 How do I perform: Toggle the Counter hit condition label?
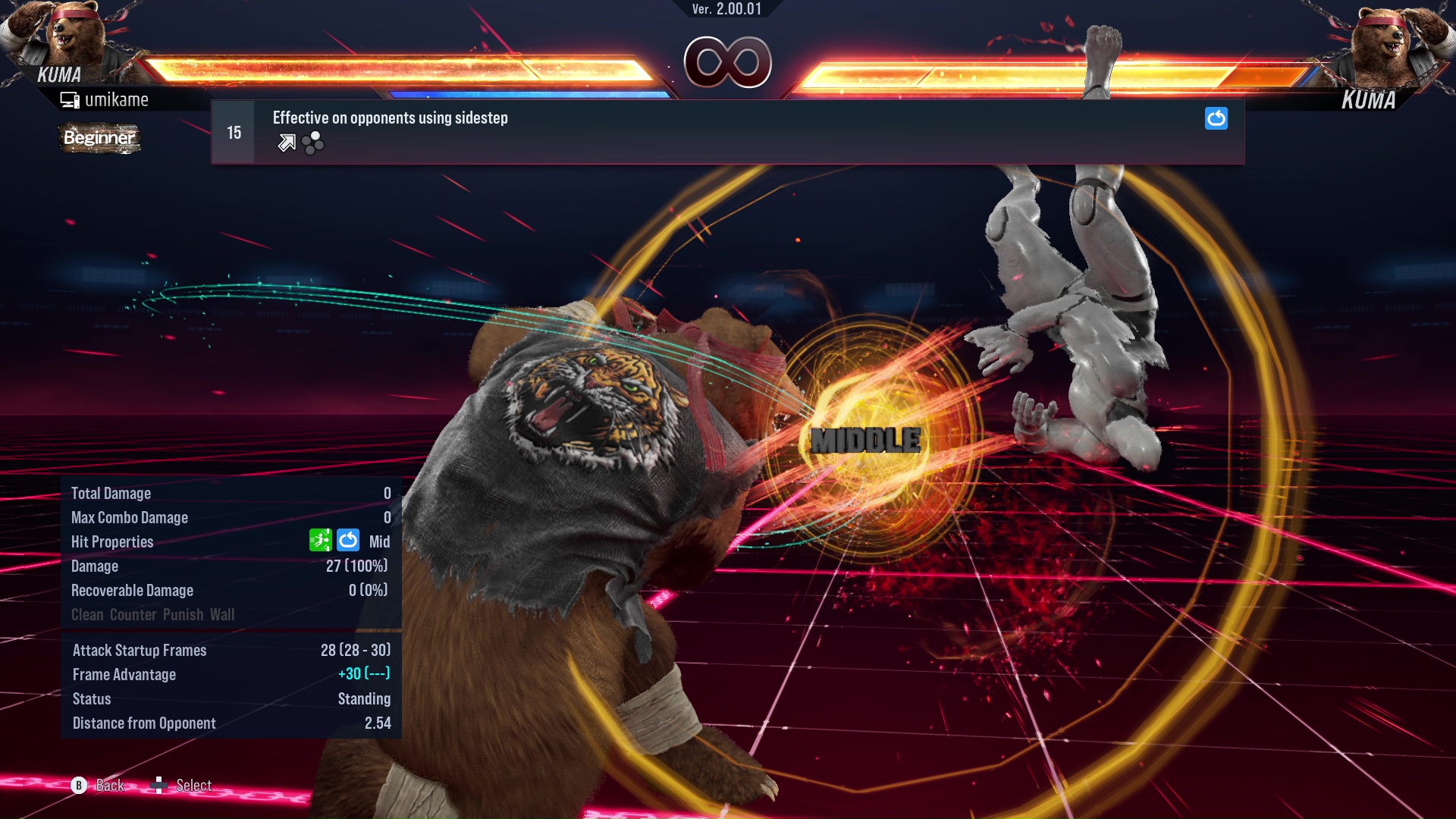(133, 614)
